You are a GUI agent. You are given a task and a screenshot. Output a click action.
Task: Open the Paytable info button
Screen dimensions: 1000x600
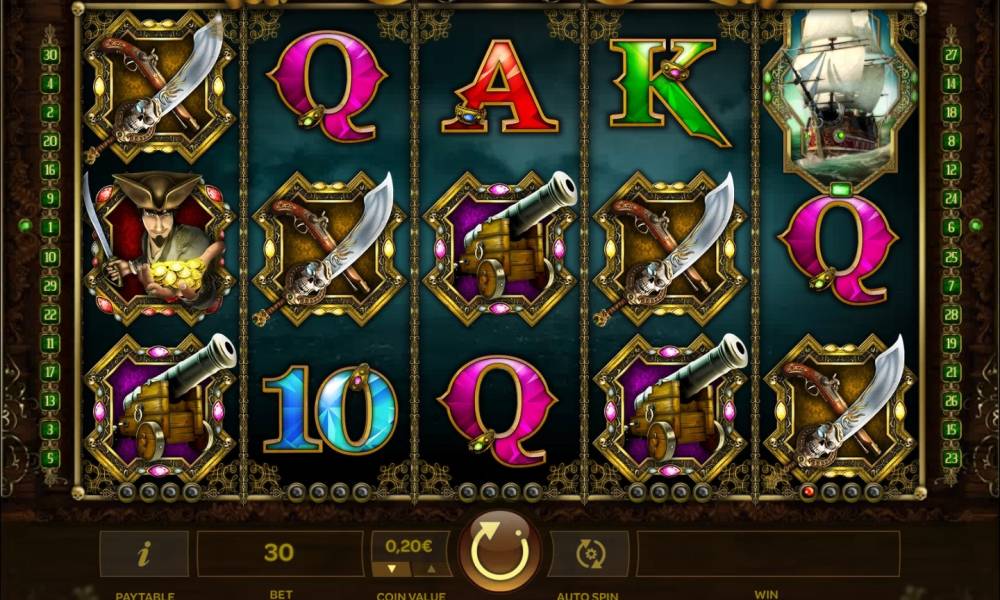[143, 553]
